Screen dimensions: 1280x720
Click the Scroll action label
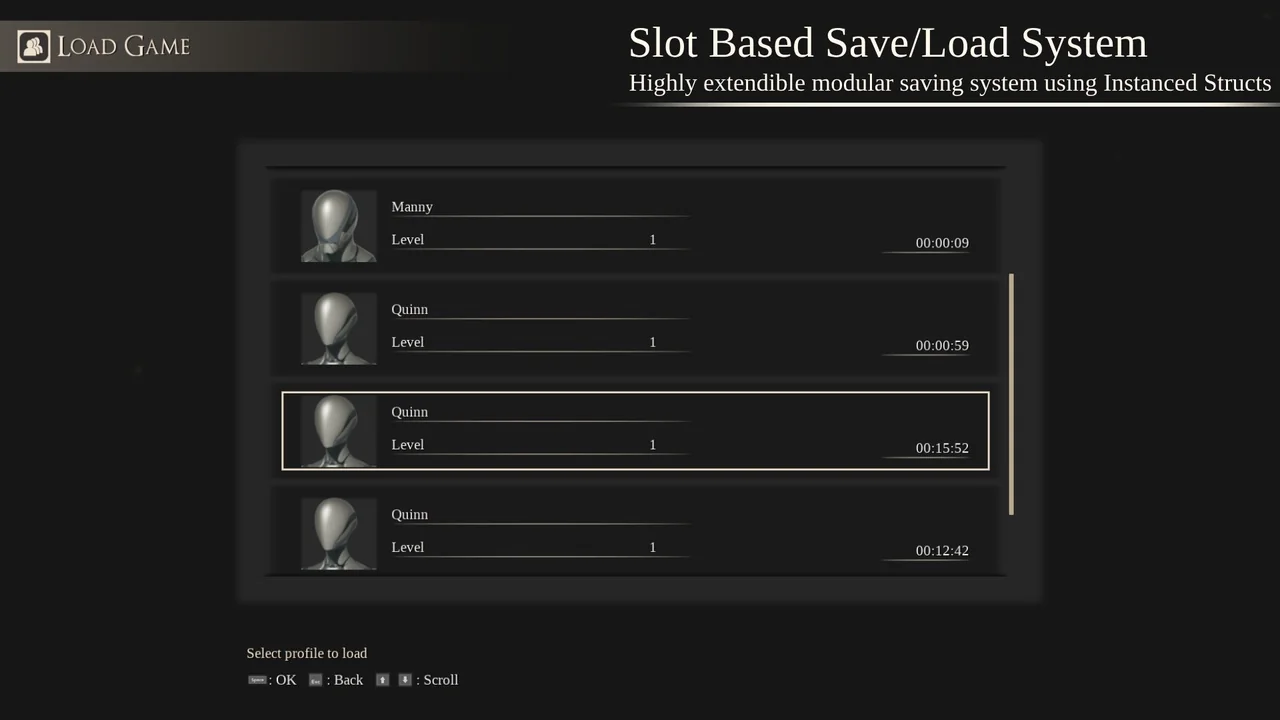click(x=440, y=679)
